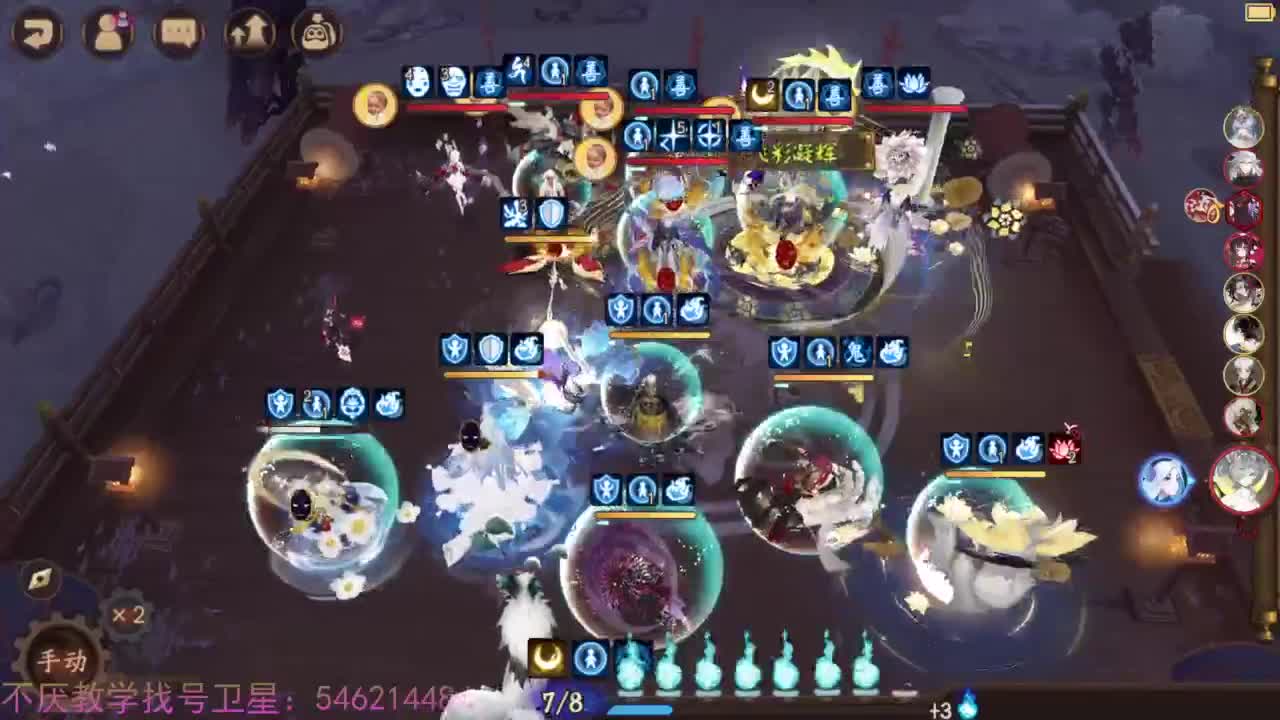Click the daruma icon in the top toolbar
This screenshot has height=720, width=1280.
tap(317, 32)
